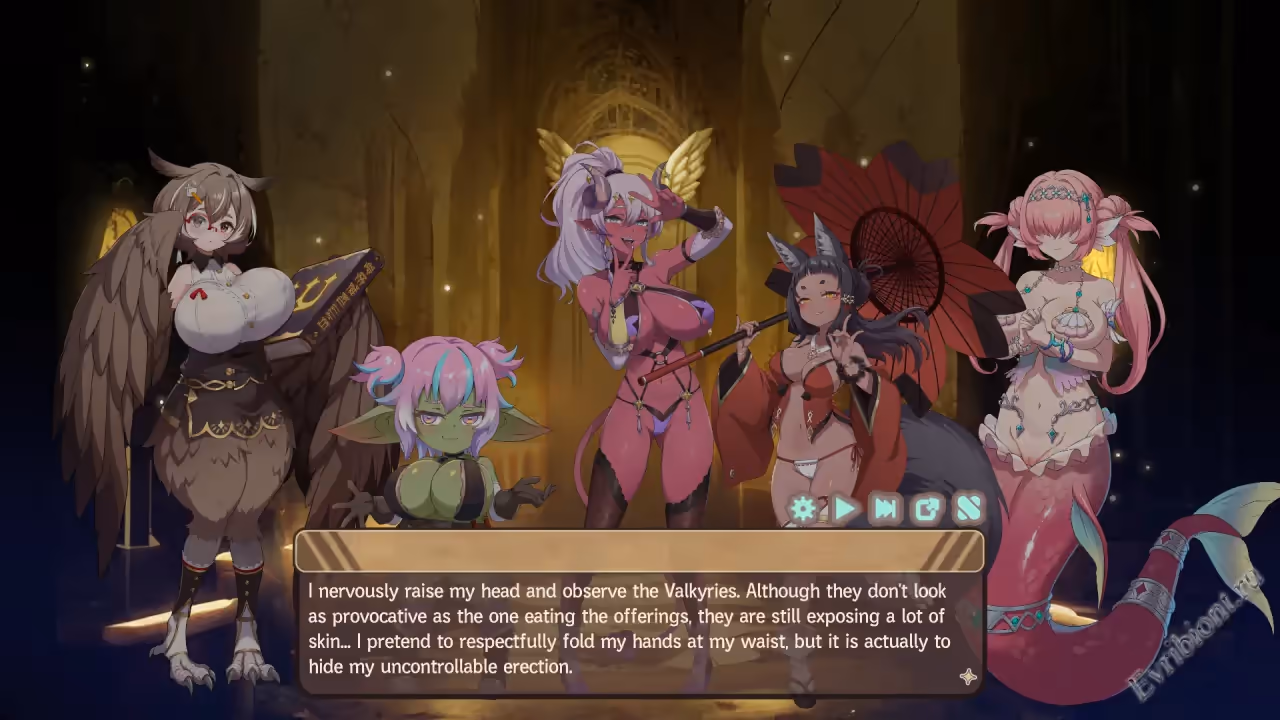Advance the dialogue via the sparkle indicator
1280x720 pixels.
967,677
